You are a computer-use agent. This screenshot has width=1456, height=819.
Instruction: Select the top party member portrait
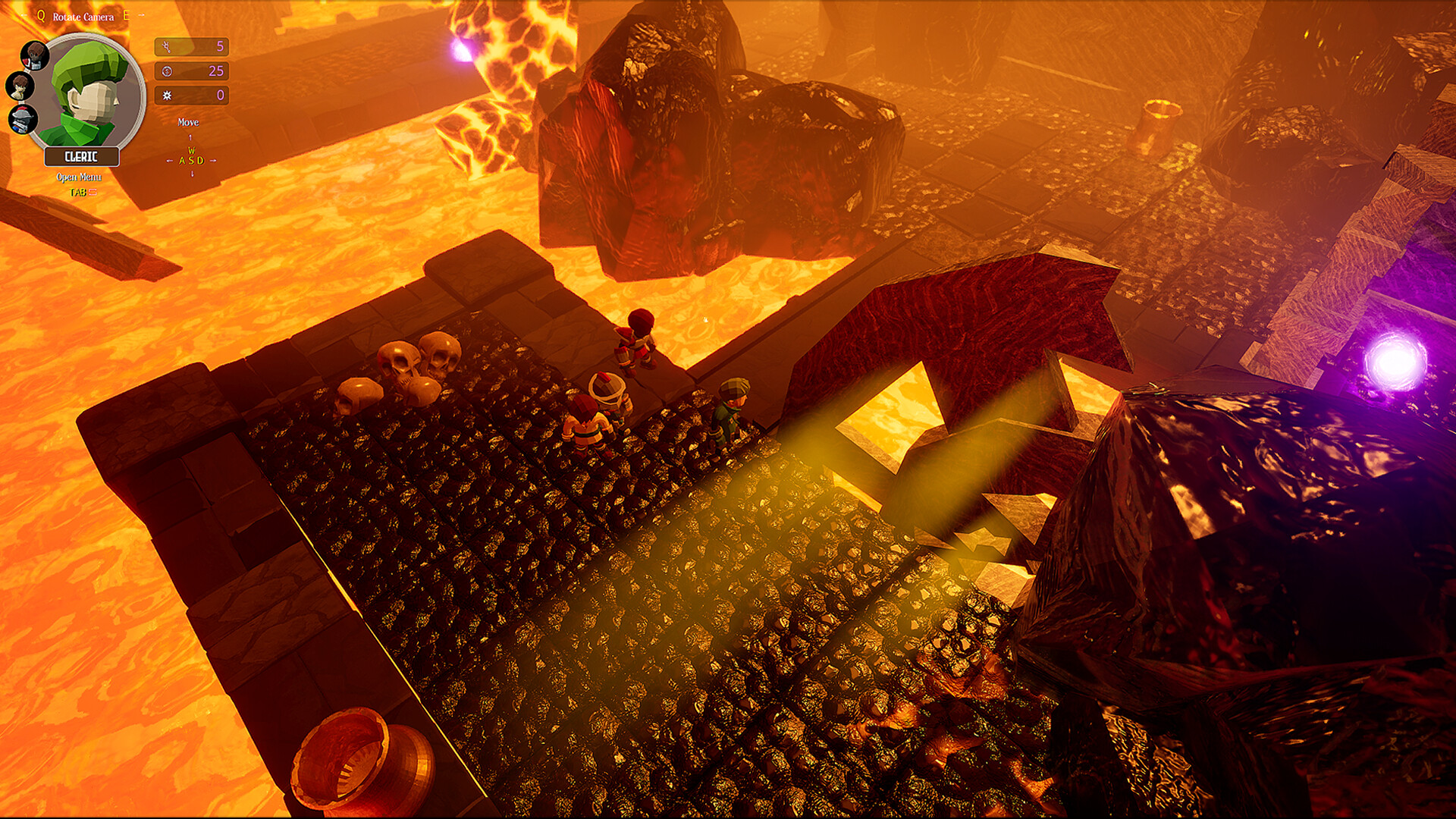35,55
